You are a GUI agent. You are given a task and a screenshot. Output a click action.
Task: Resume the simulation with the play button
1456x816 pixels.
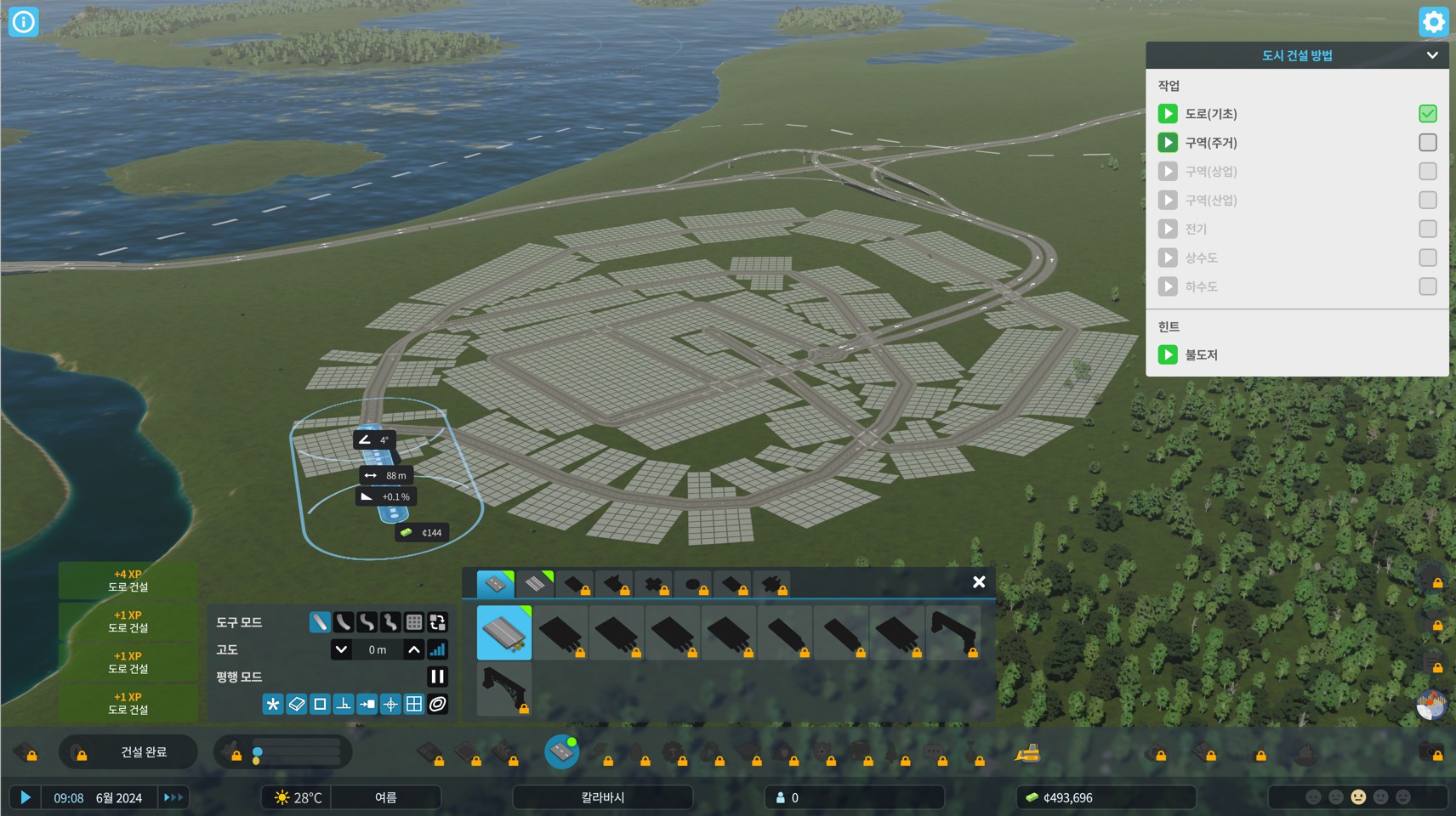pyautogui.click(x=26, y=797)
